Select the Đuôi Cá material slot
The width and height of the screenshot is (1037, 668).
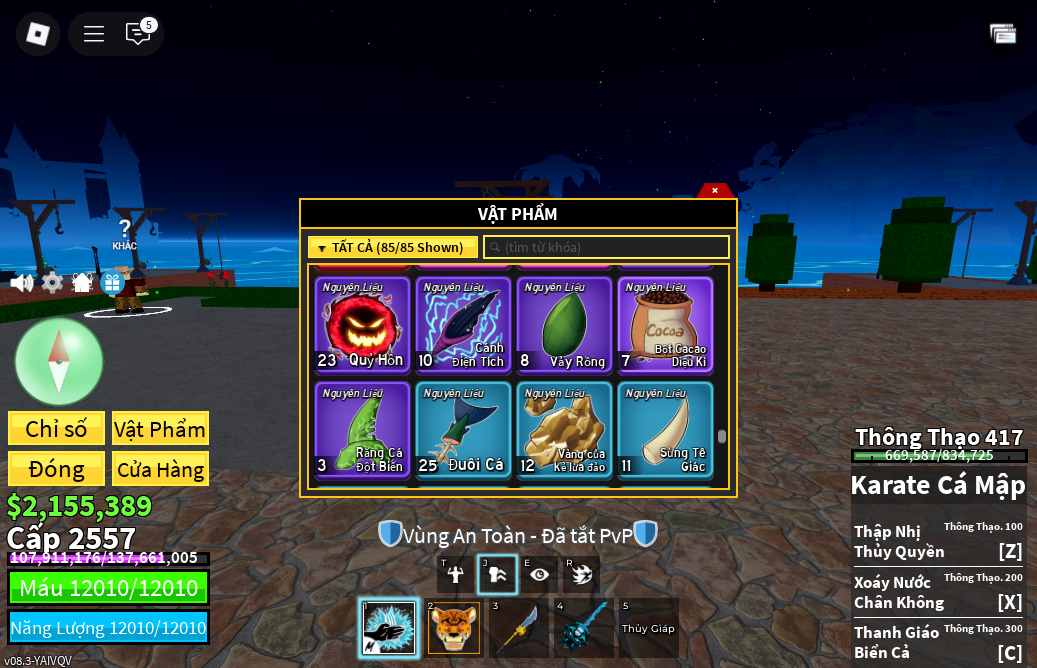463,430
